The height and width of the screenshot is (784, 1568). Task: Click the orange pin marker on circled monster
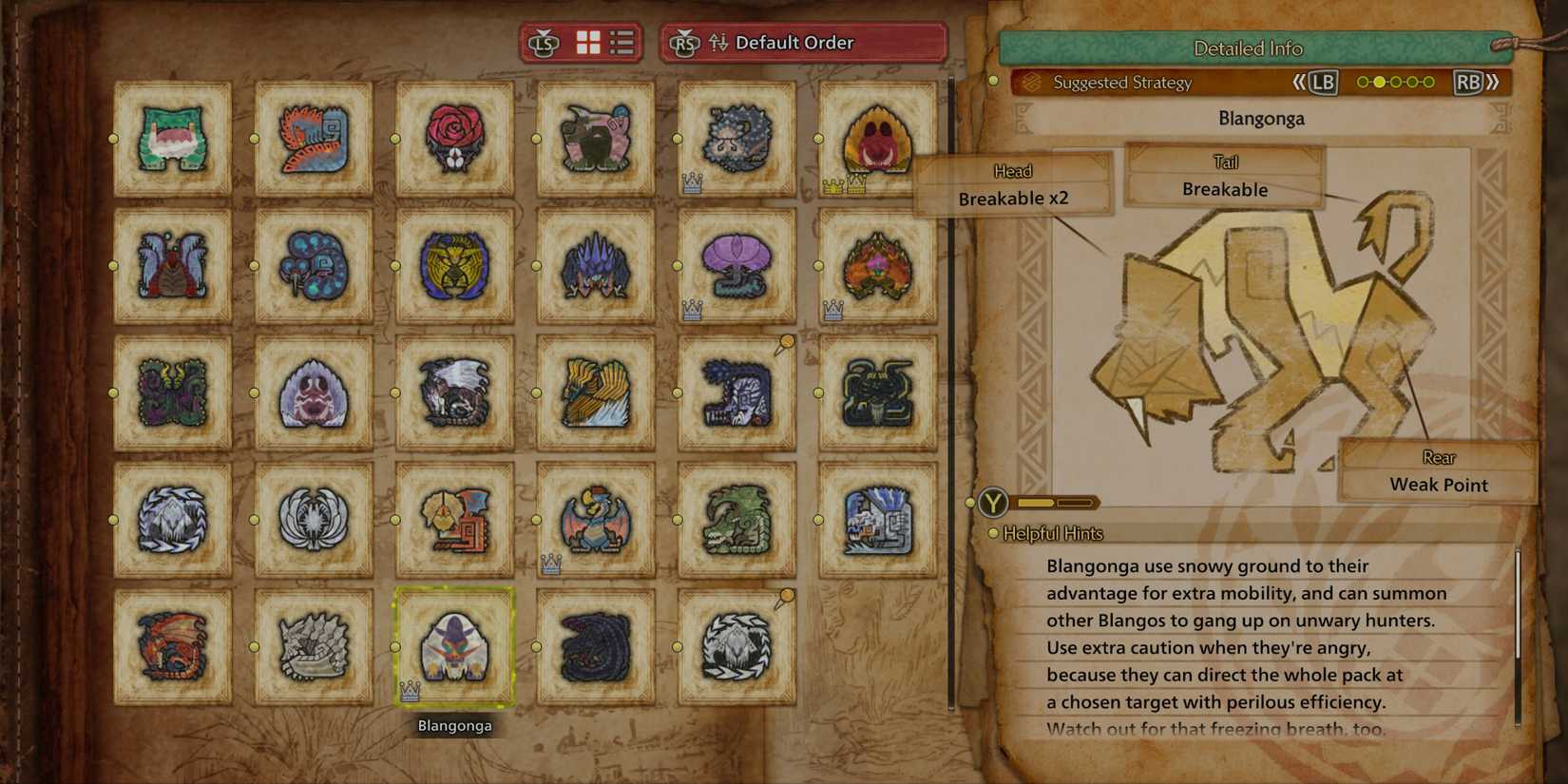[x=787, y=593]
